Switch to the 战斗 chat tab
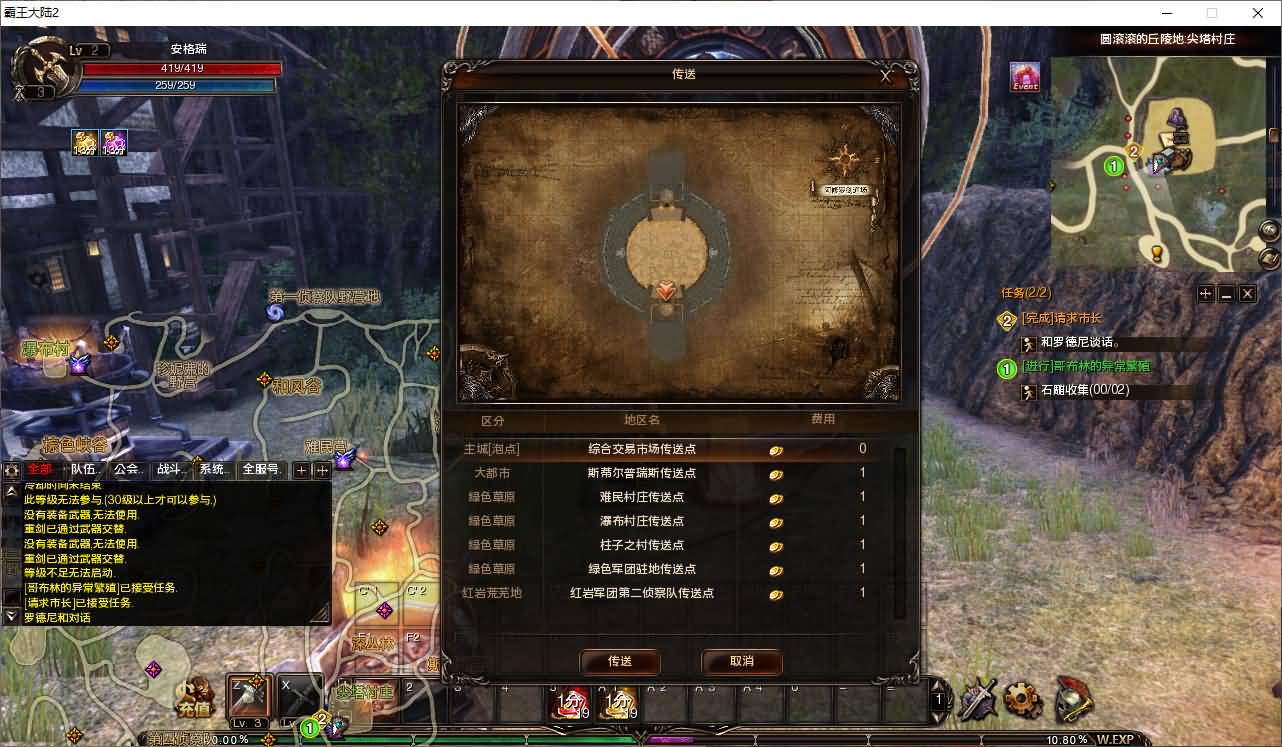 tap(169, 469)
